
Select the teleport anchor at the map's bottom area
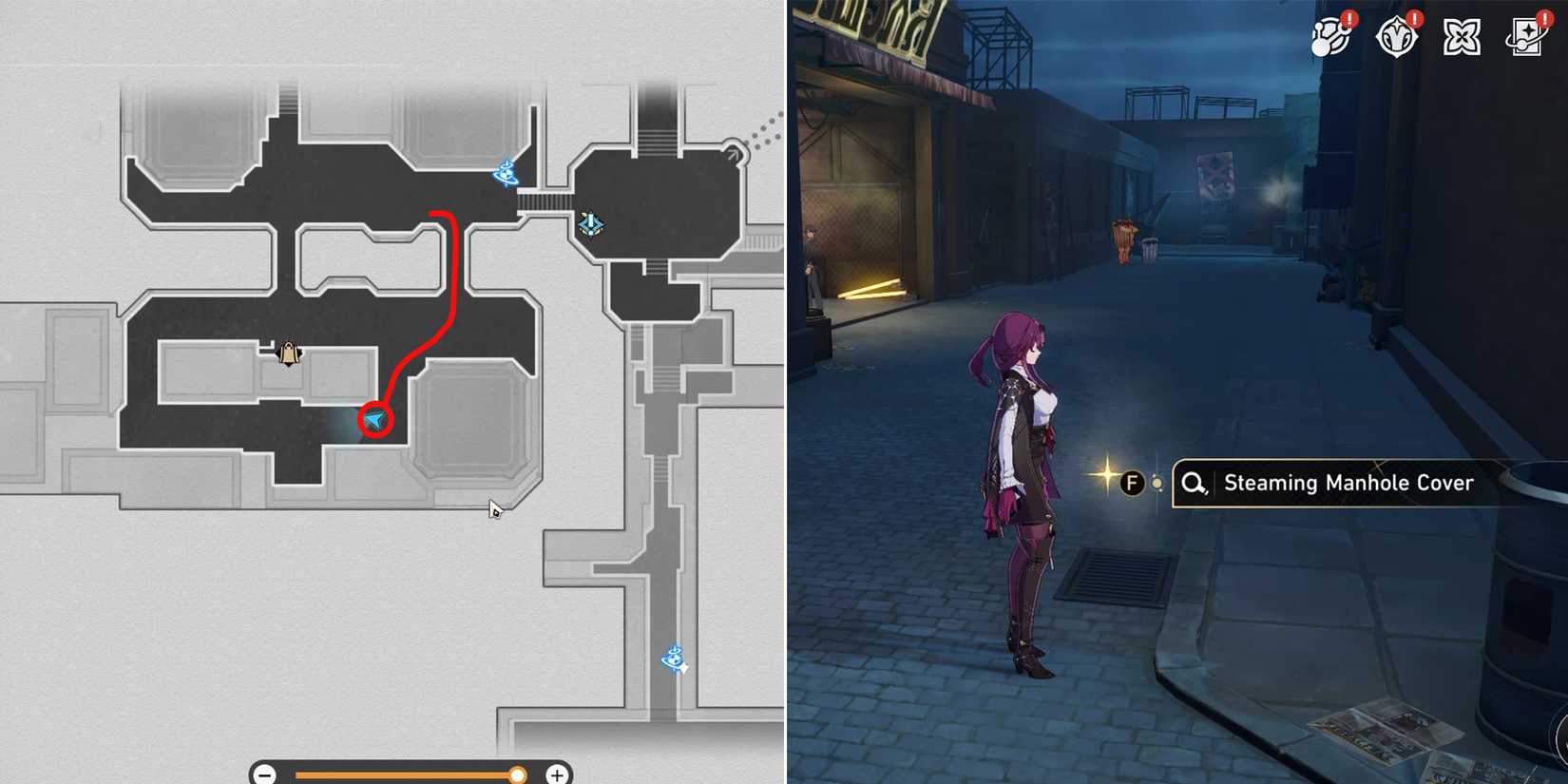tap(675, 657)
